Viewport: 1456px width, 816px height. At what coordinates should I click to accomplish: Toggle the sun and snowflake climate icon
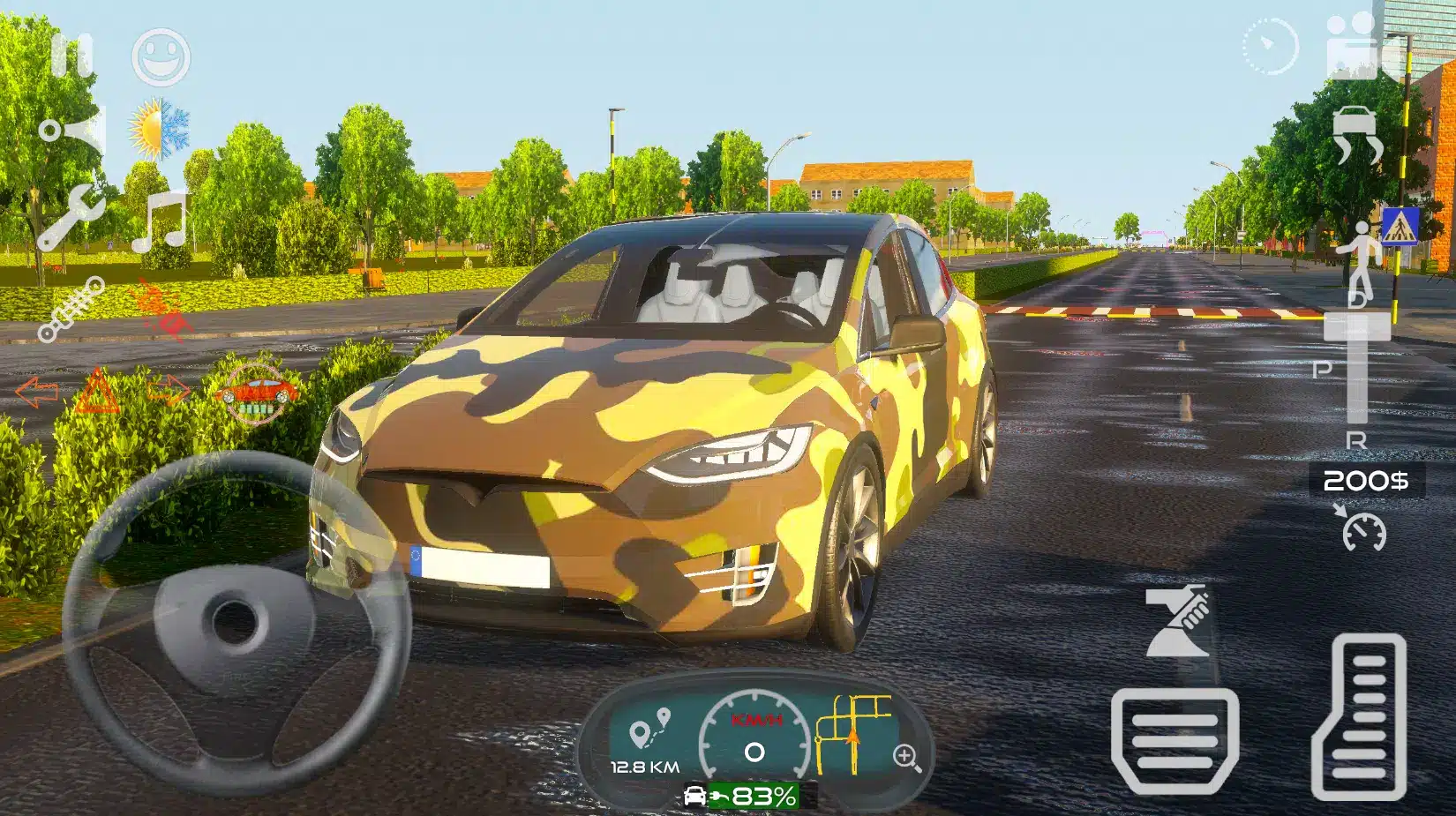pos(159,129)
